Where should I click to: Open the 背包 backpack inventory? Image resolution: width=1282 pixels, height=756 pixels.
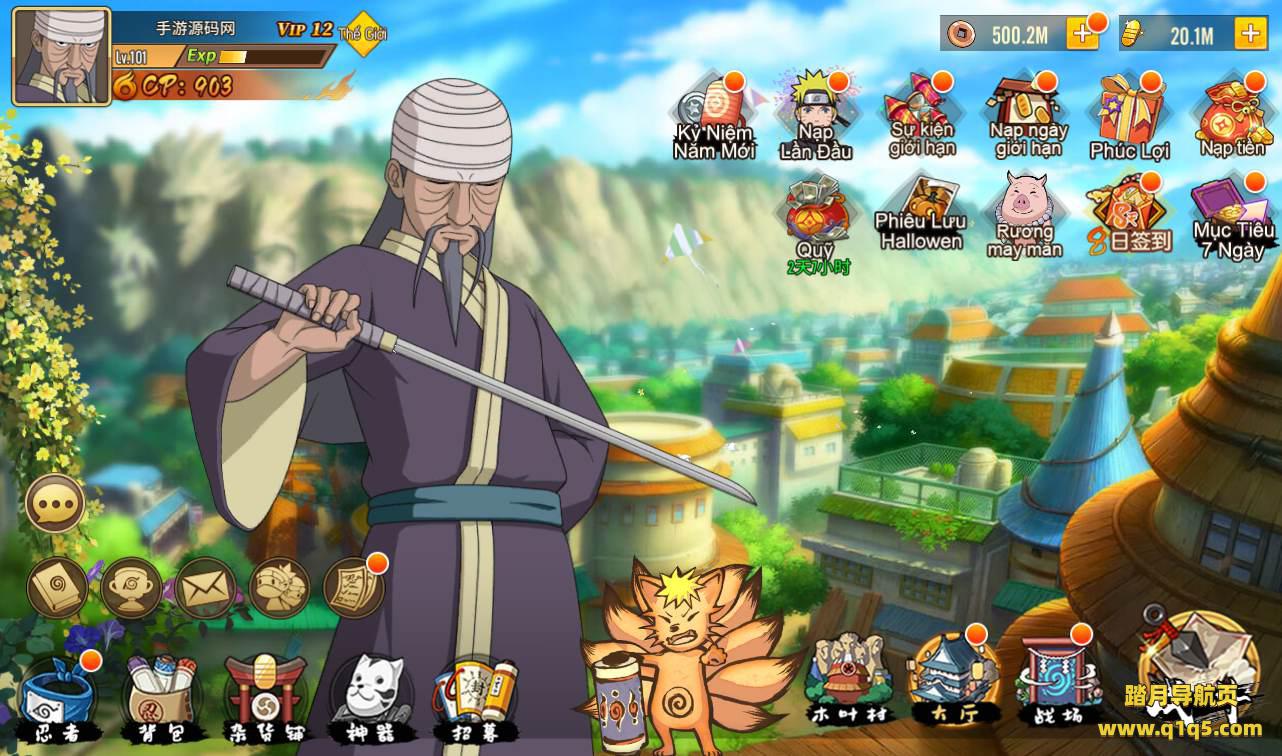click(160, 693)
